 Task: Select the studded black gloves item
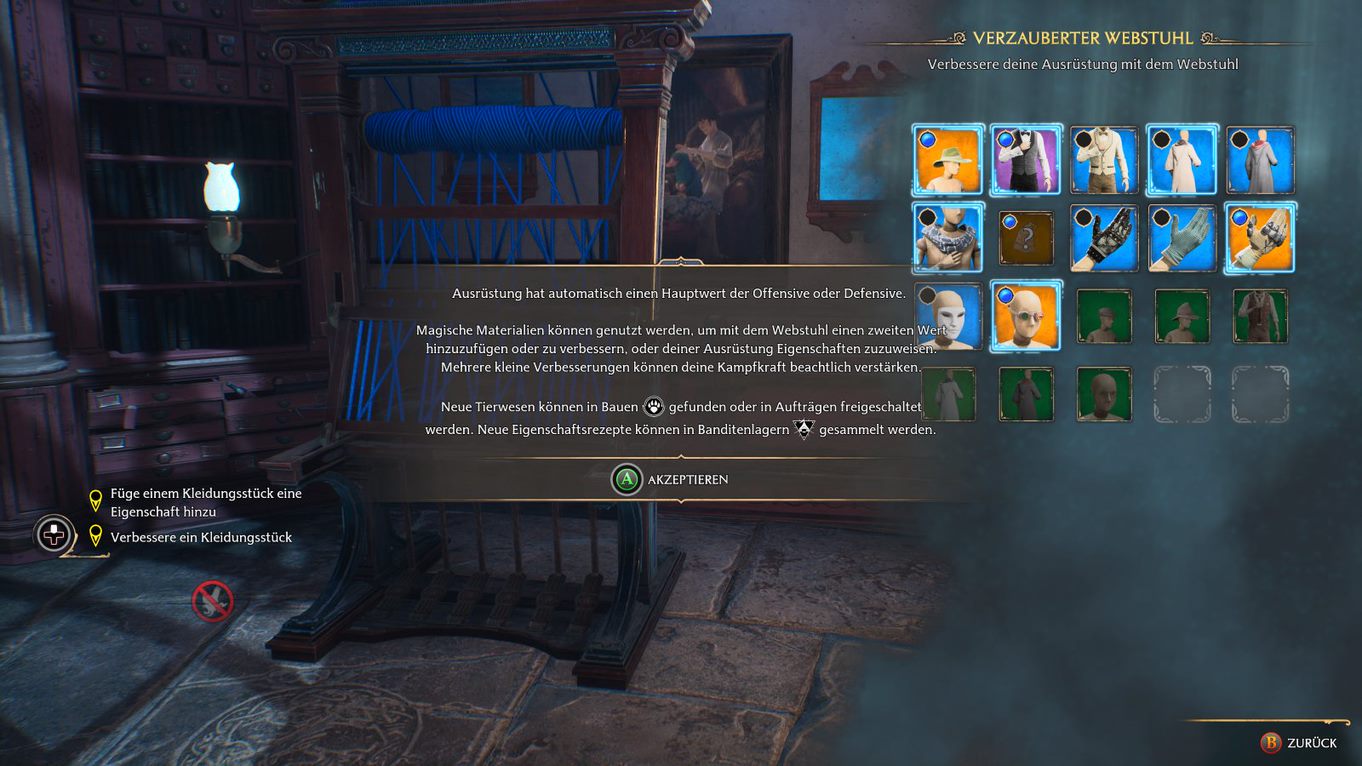coord(1104,239)
